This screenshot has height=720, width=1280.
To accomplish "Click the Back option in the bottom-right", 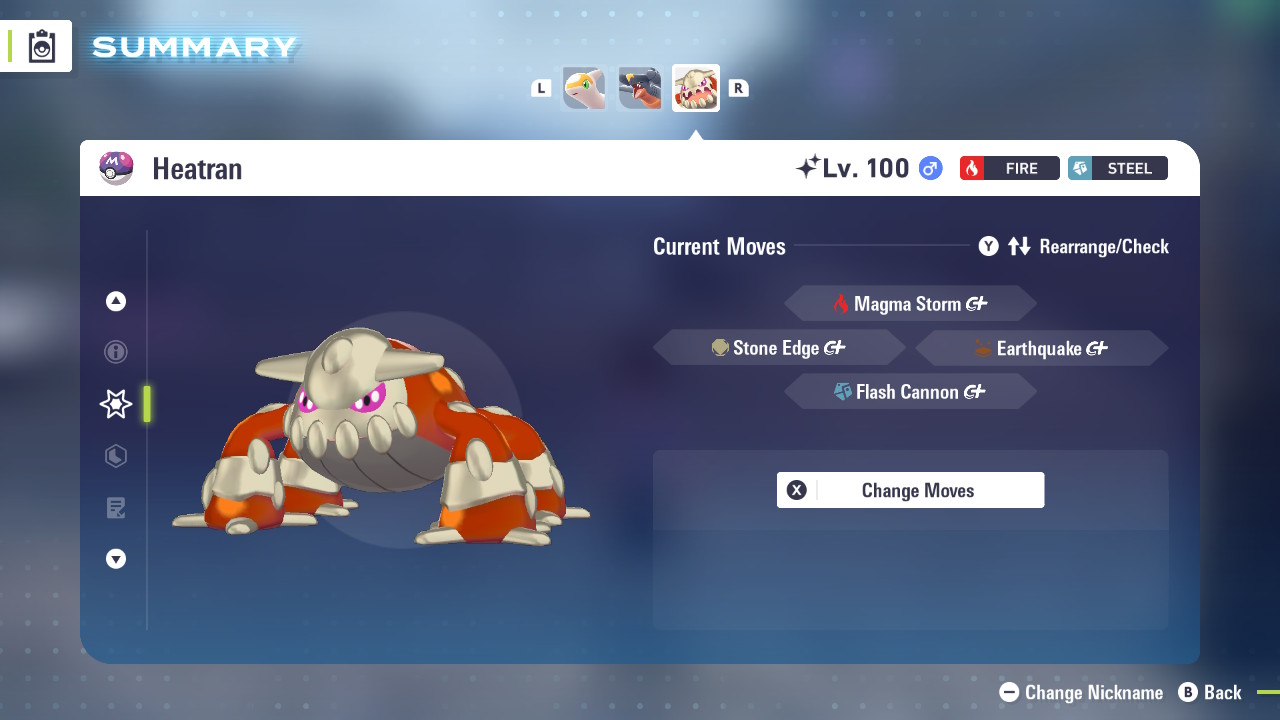I will click(x=1221, y=692).
